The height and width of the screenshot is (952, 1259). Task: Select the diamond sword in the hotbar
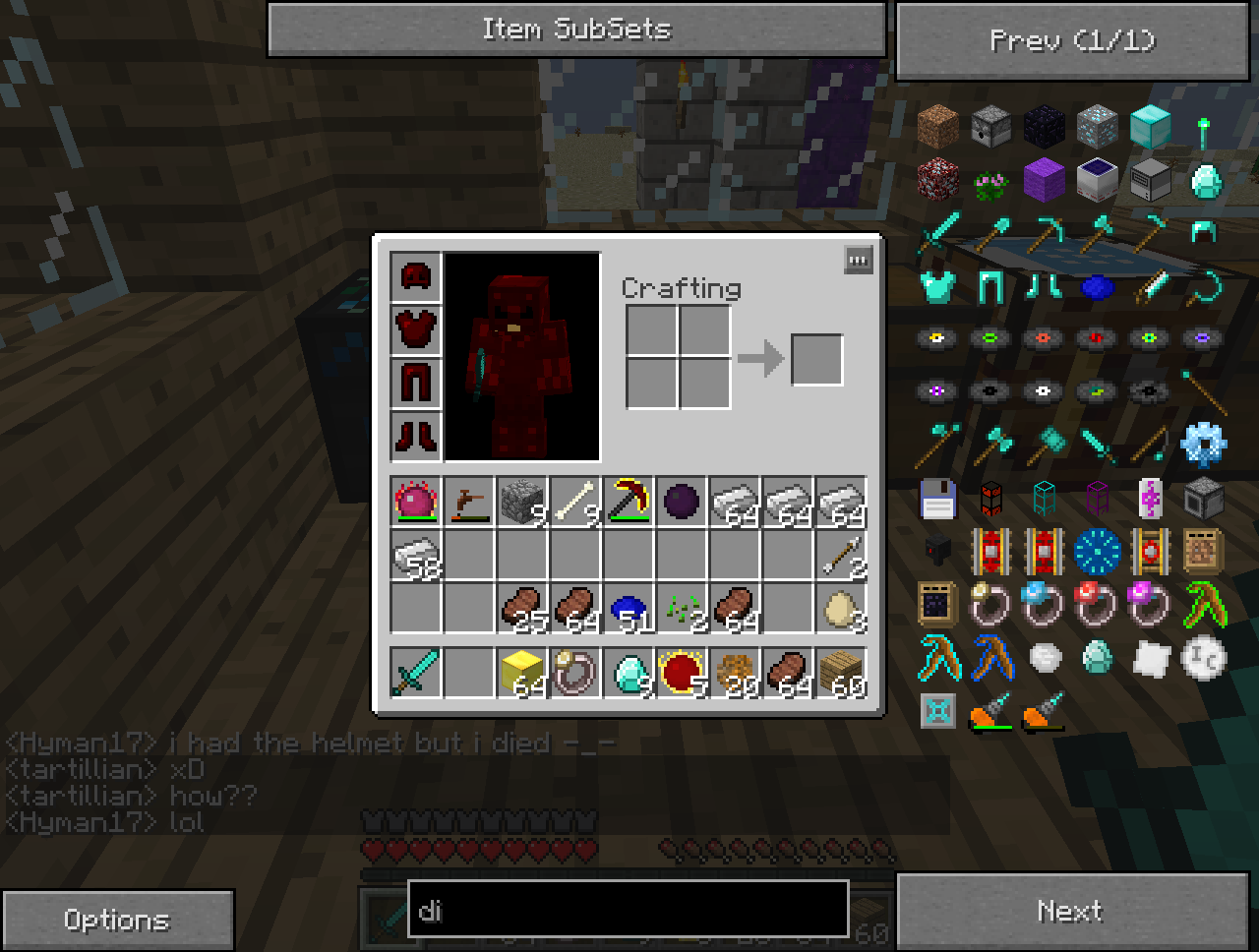click(x=415, y=673)
